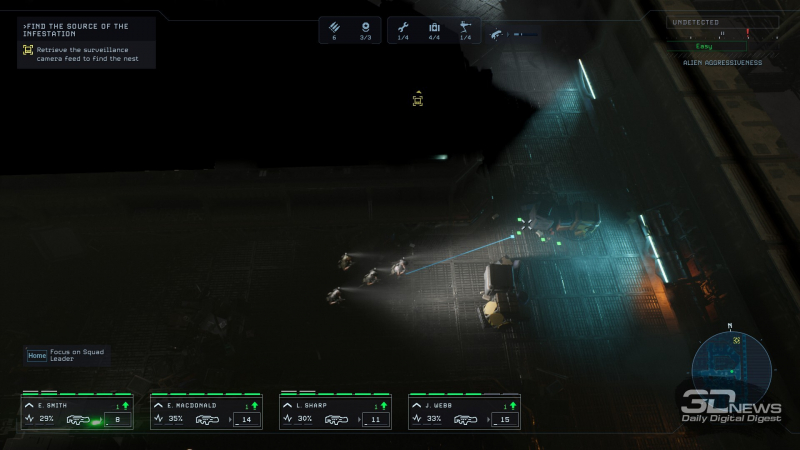Image resolution: width=800 pixels, height=450 pixels.
Task: Select J. Webb's squad member panel
Action: click(464, 412)
